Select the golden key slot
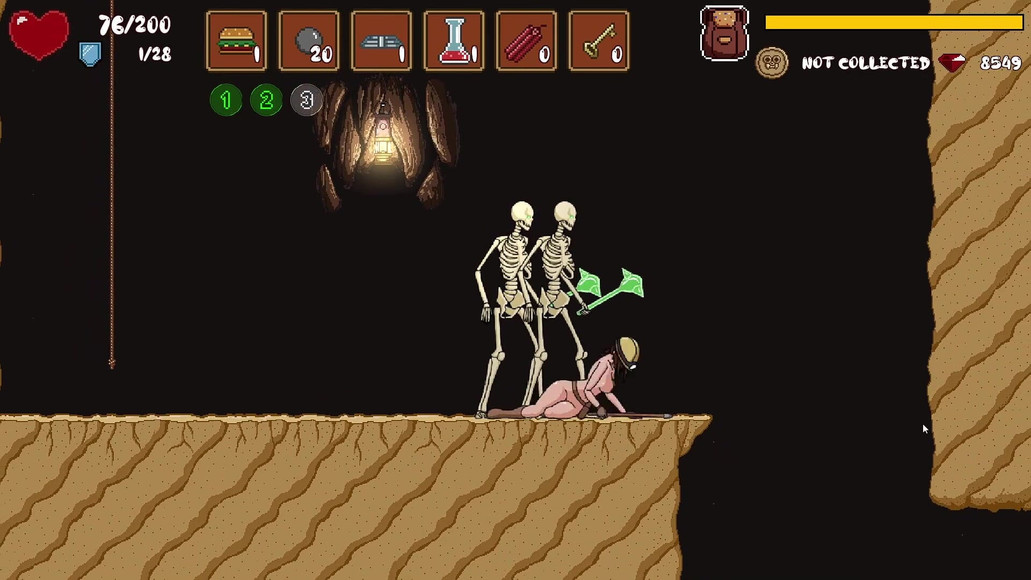The height and width of the screenshot is (580, 1031). pyautogui.click(x=599, y=41)
